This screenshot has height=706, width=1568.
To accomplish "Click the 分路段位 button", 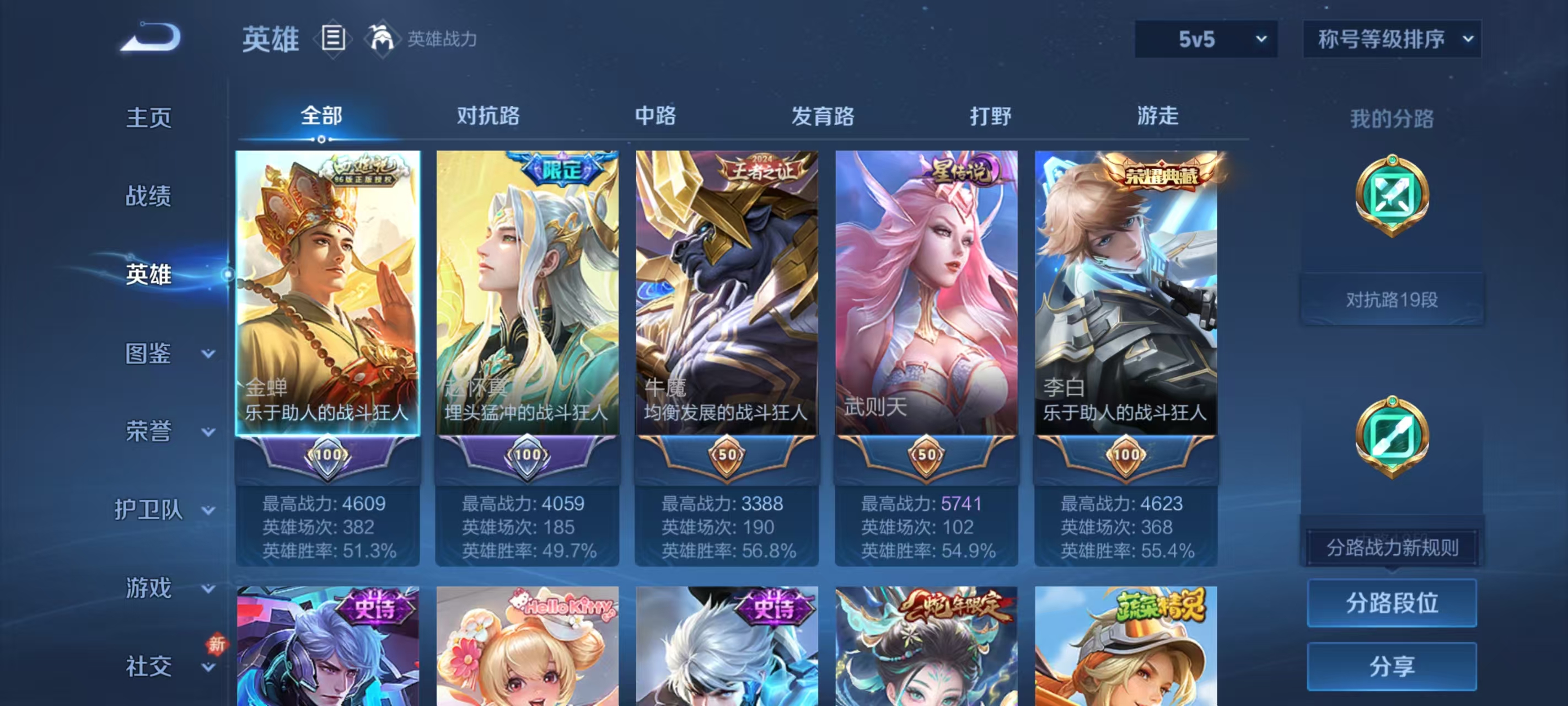I will [1393, 603].
